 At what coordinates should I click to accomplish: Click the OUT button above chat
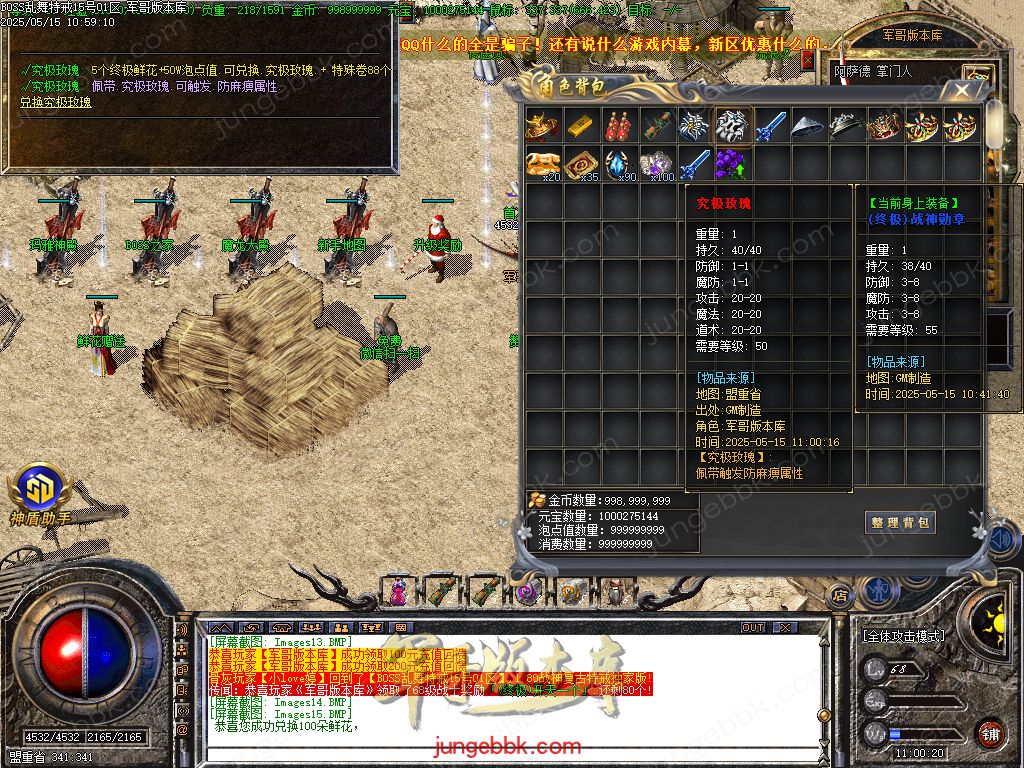click(x=753, y=628)
